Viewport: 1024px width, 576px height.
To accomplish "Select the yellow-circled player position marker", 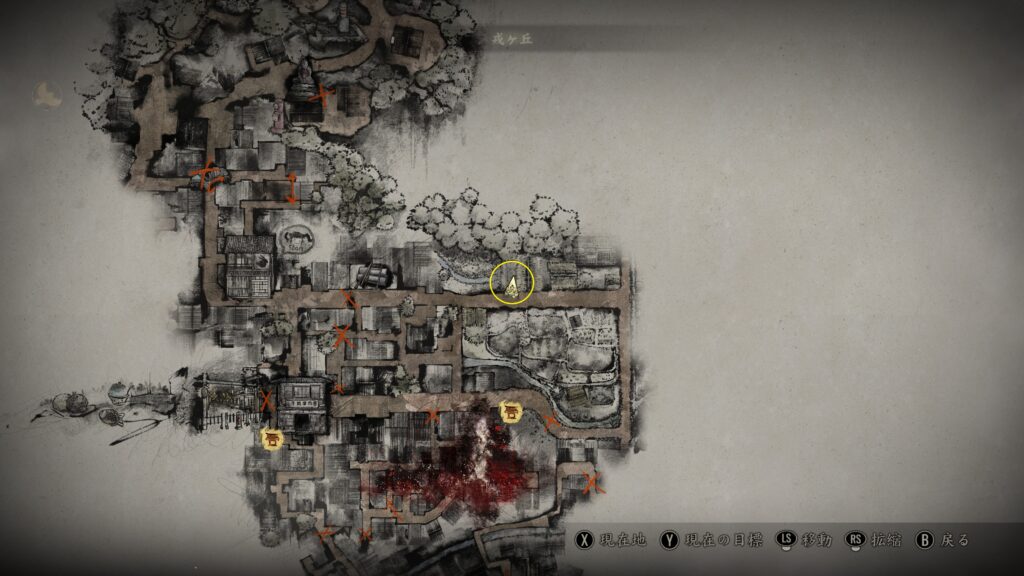I will pos(513,285).
